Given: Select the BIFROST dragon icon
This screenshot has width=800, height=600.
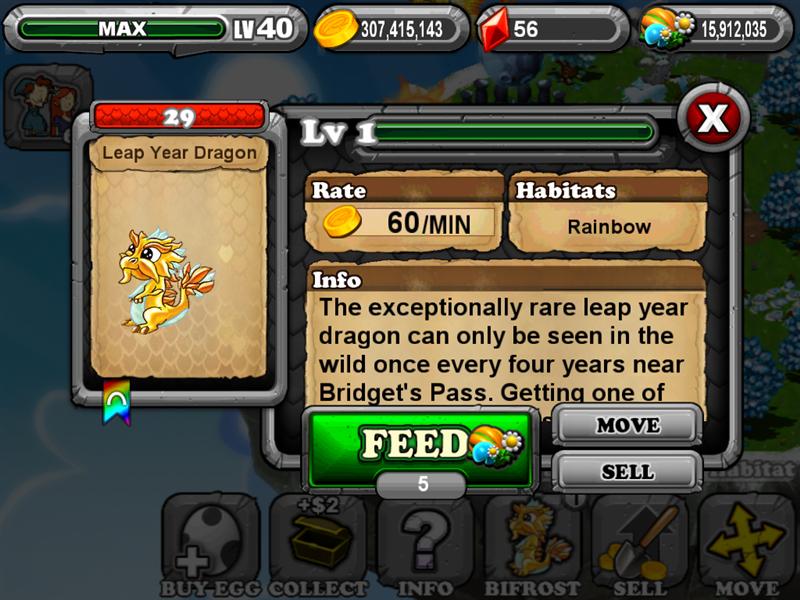Looking at the screenshot, I should click(x=535, y=545).
